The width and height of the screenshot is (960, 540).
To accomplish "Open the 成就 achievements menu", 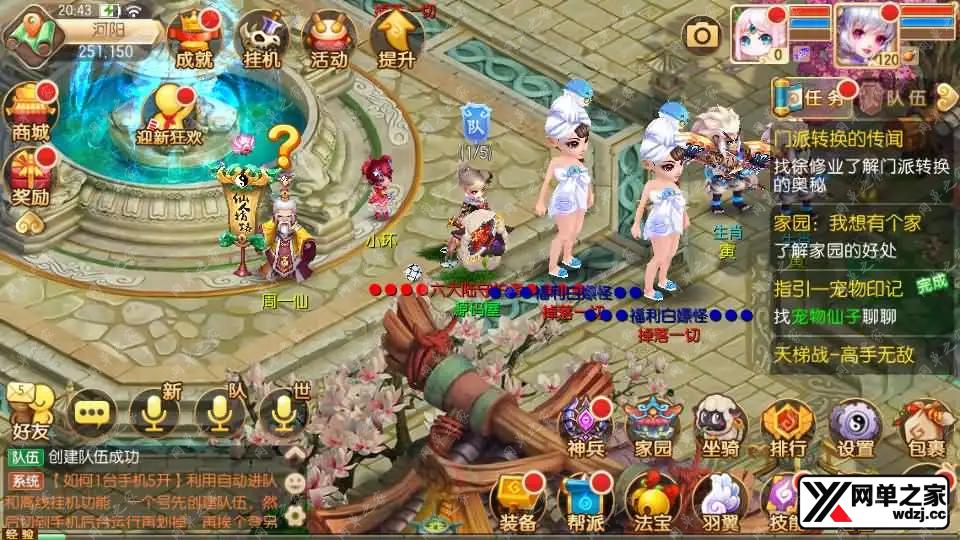I will 194,40.
